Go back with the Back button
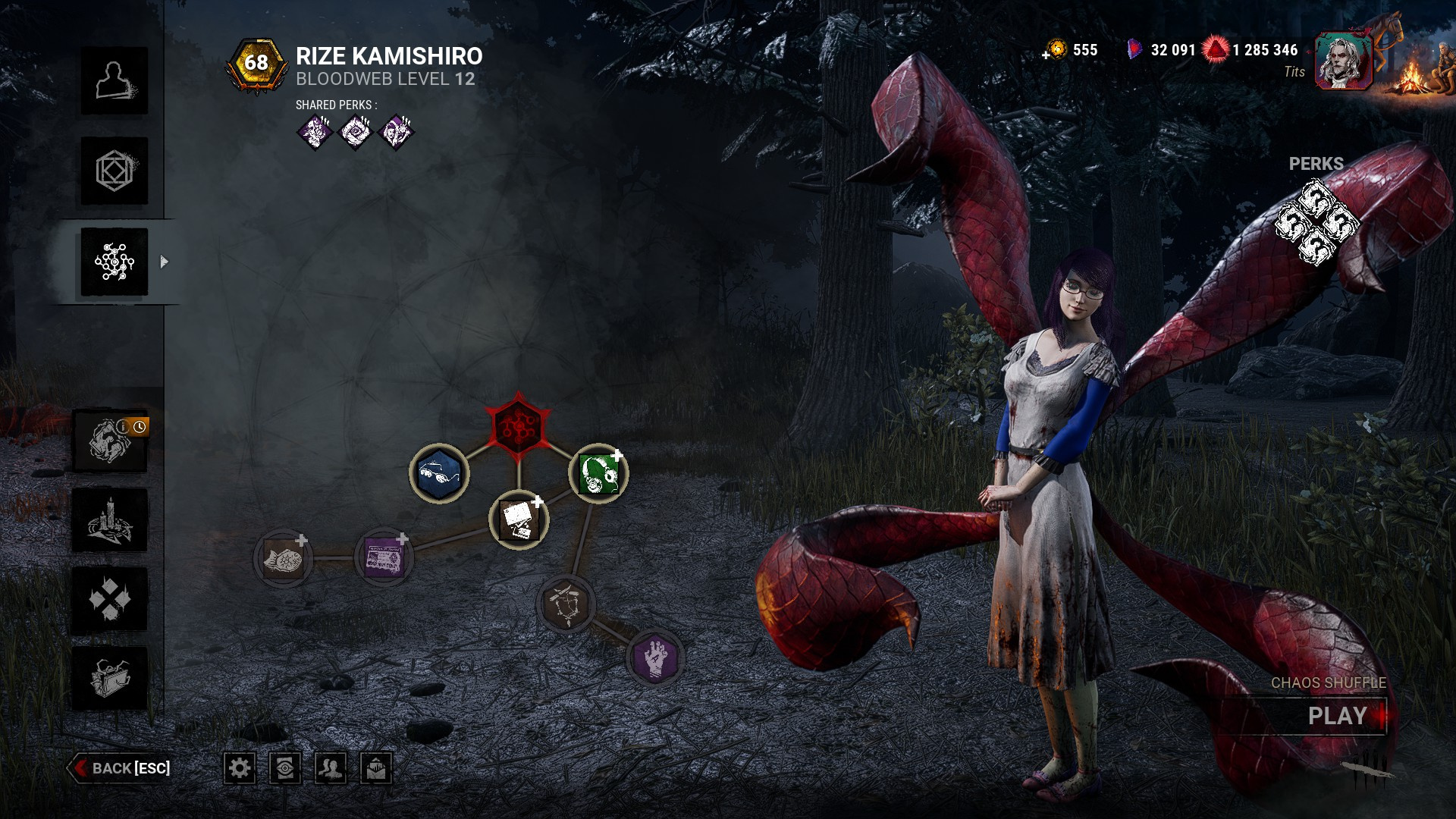The height and width of the screenshot is (819, 1456). pyautogui.click(x=120, y=768)
